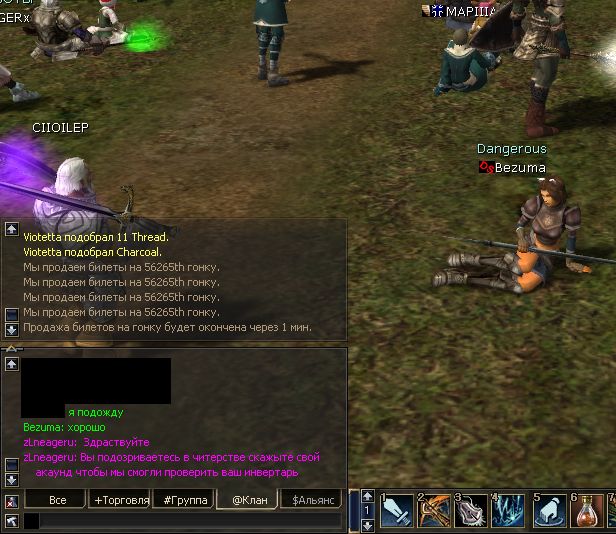Switch hotbar to the previous page
The width and height of the screenshot is (616, 534).
pyautogui.click(x=367, y=496)
